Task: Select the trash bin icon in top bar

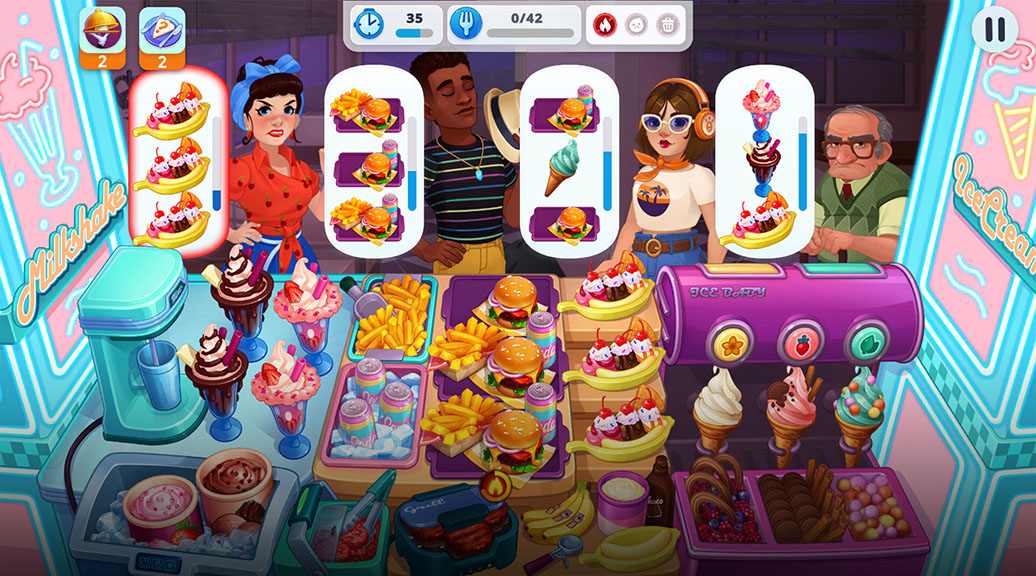Action: 668,25
